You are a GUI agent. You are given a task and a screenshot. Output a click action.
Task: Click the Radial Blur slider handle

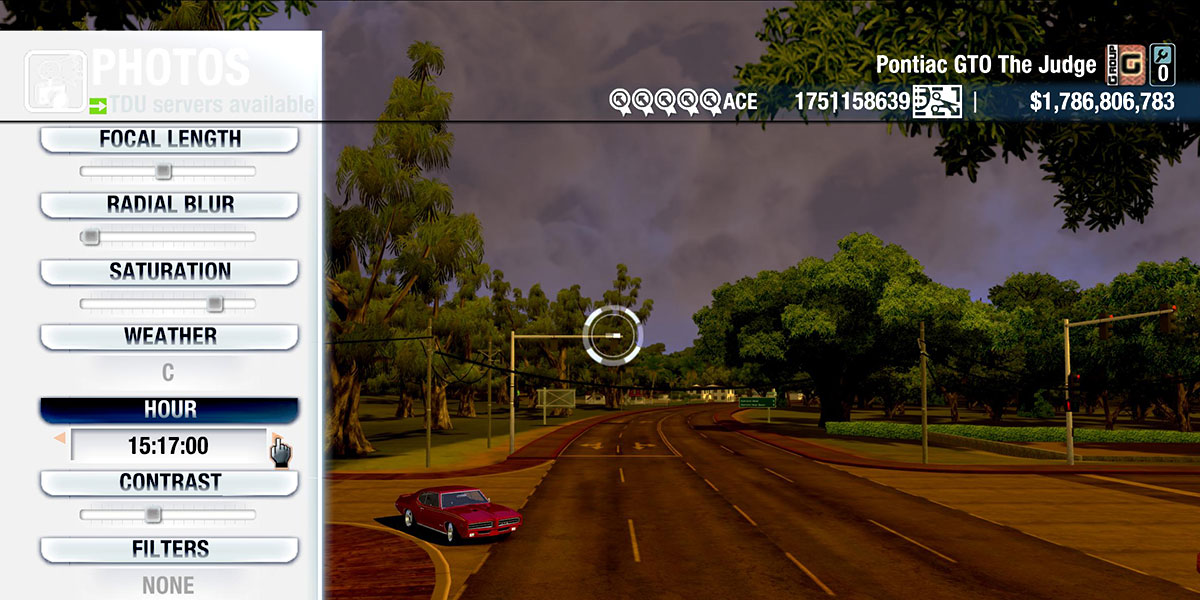(91, 237)
